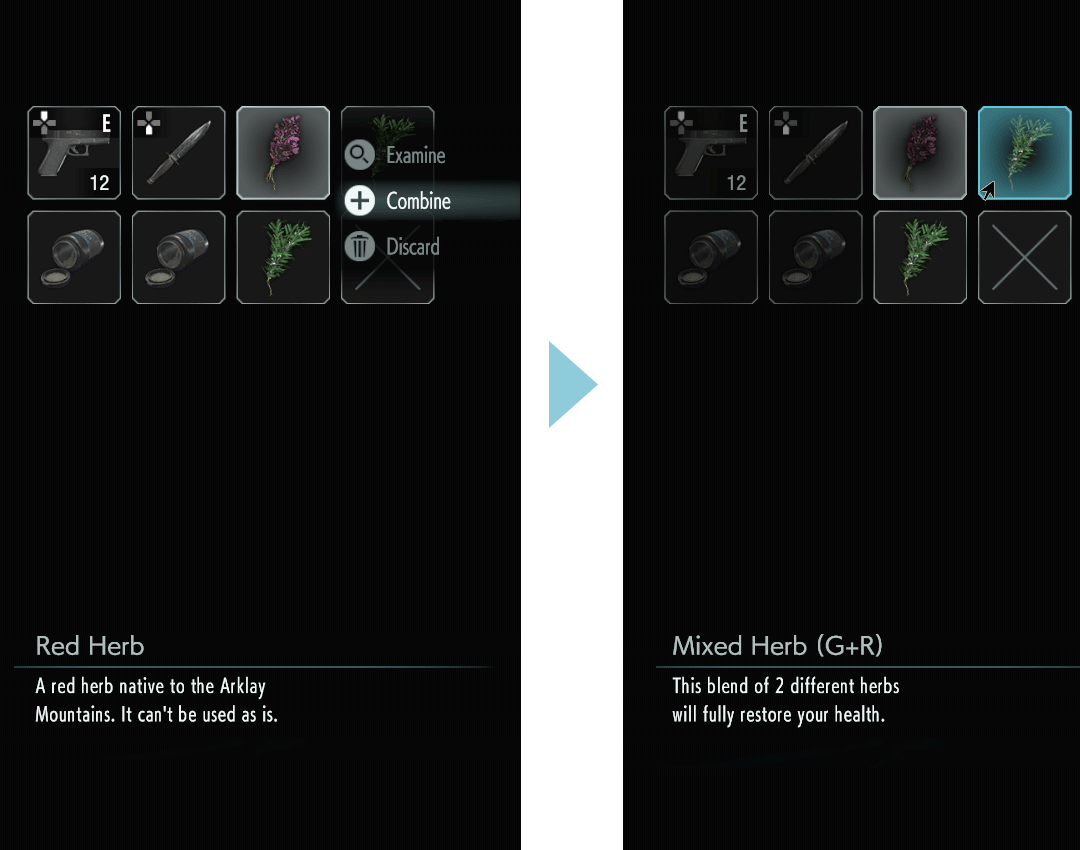Select Examine from the item context menu
Screen dimensions: 1080x850
point(414,155)
